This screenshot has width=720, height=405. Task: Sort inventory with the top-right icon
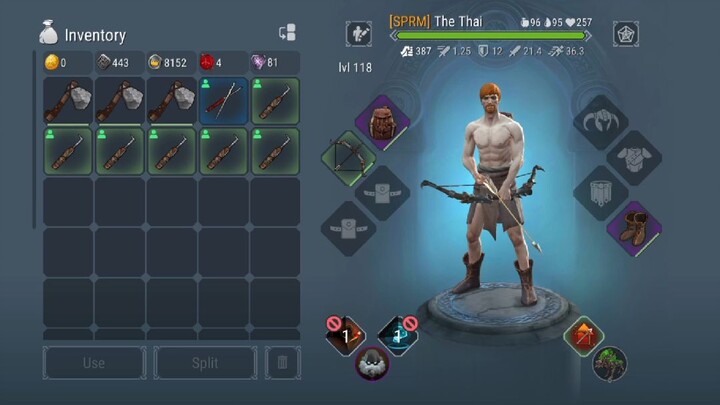pyautogui.click(x=287, y=33)
